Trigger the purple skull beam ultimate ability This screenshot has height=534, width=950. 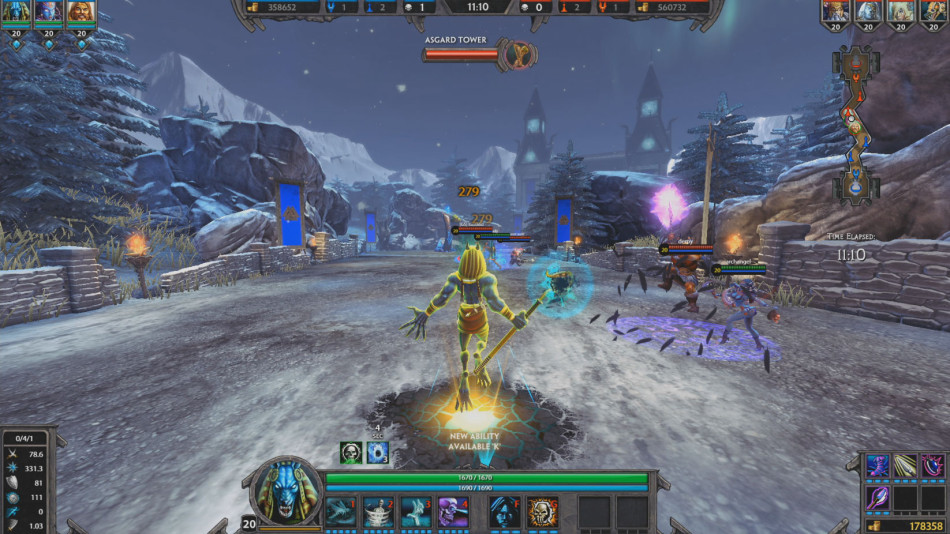tap(453, 512)
